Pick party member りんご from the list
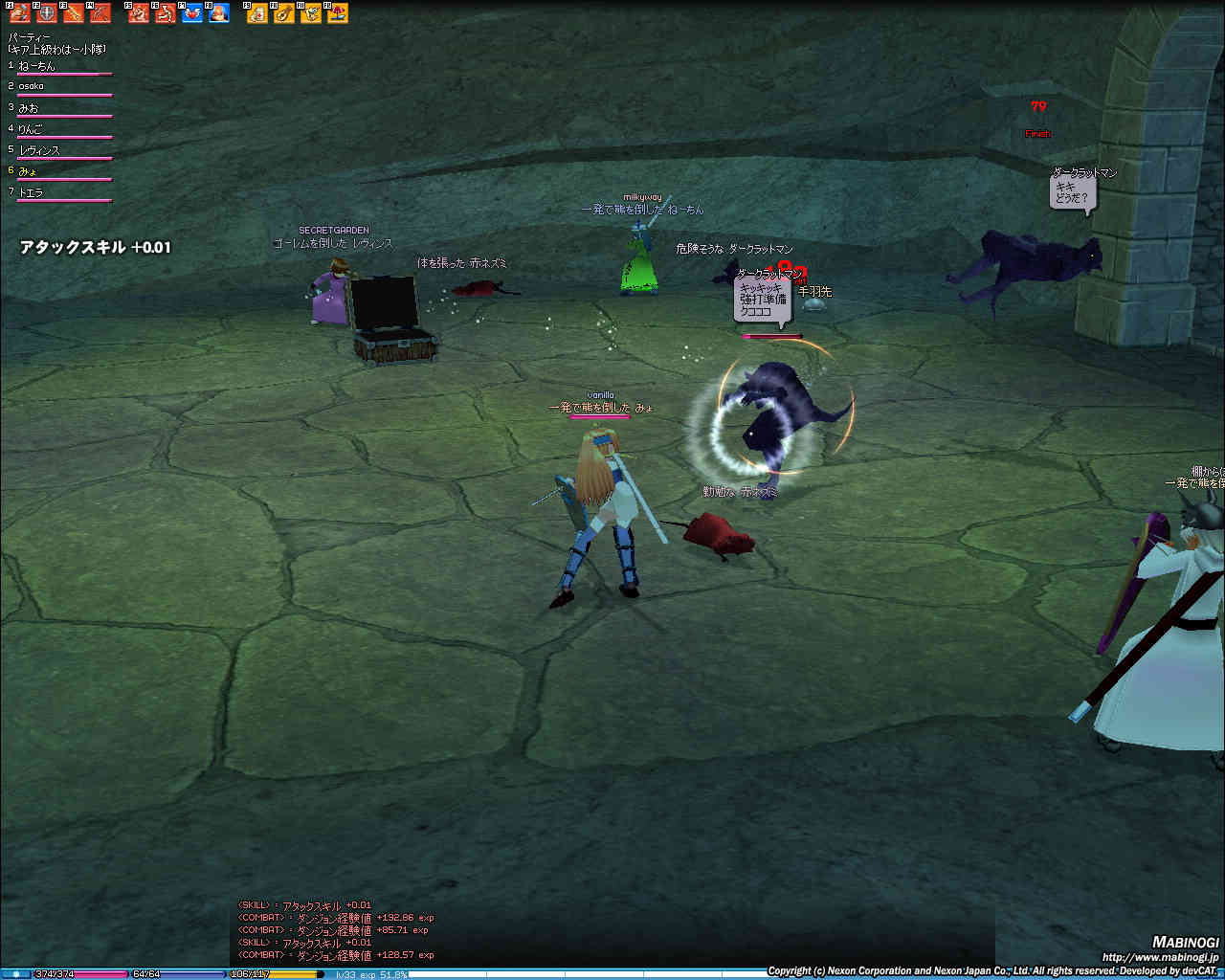 31,129
